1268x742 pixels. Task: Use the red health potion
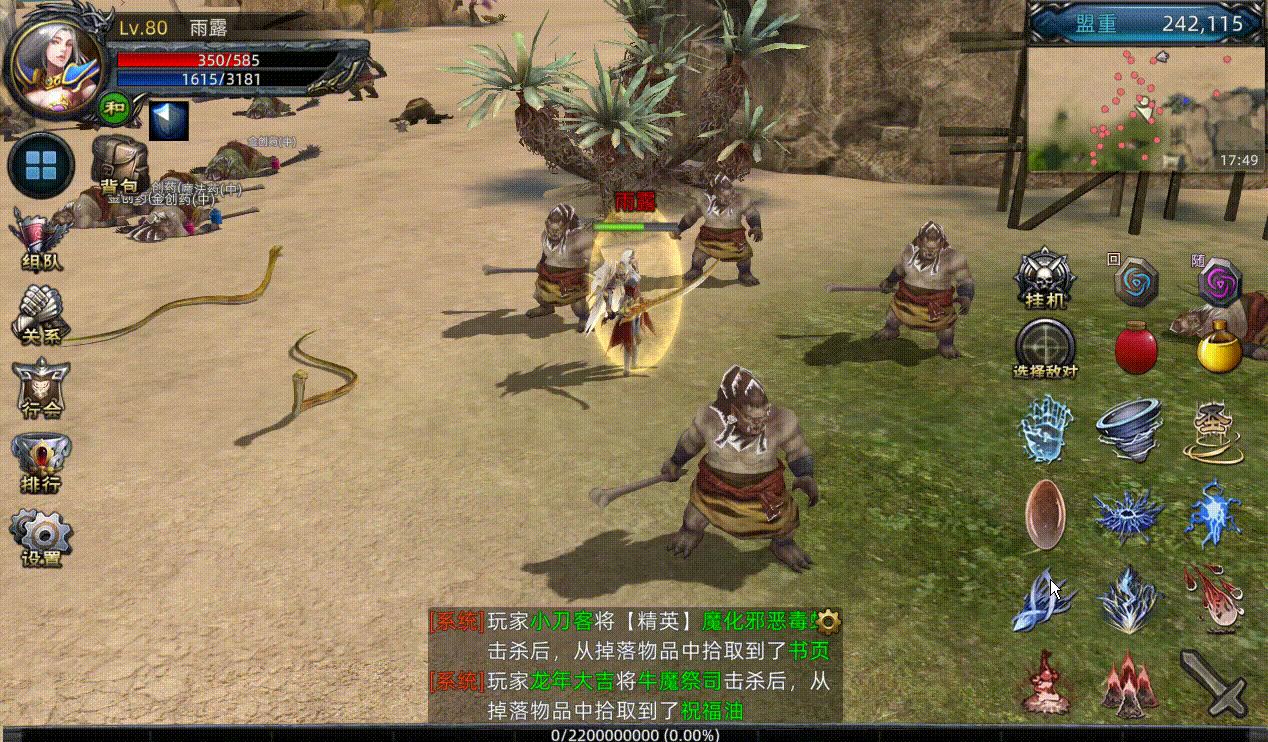1136,349
